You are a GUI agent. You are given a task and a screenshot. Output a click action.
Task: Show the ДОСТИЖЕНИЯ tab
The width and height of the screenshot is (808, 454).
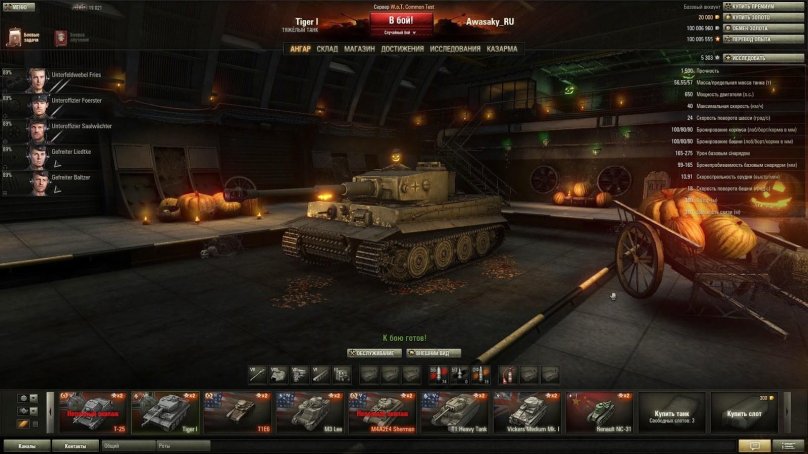tap(402, 48)
